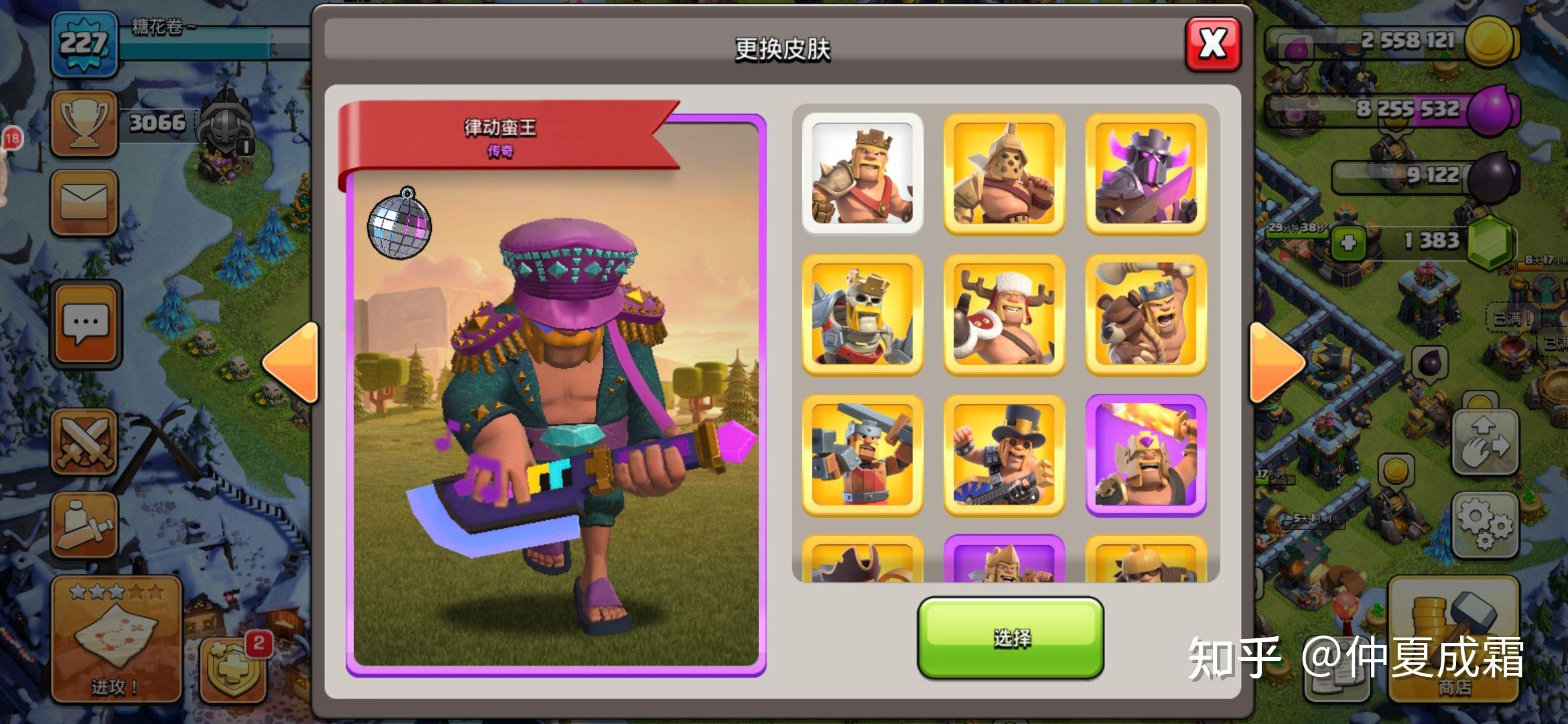This screenshot has height=724, width=1568.
Task: Choose the top-hat Party King skin
Action: (1004, 455)
